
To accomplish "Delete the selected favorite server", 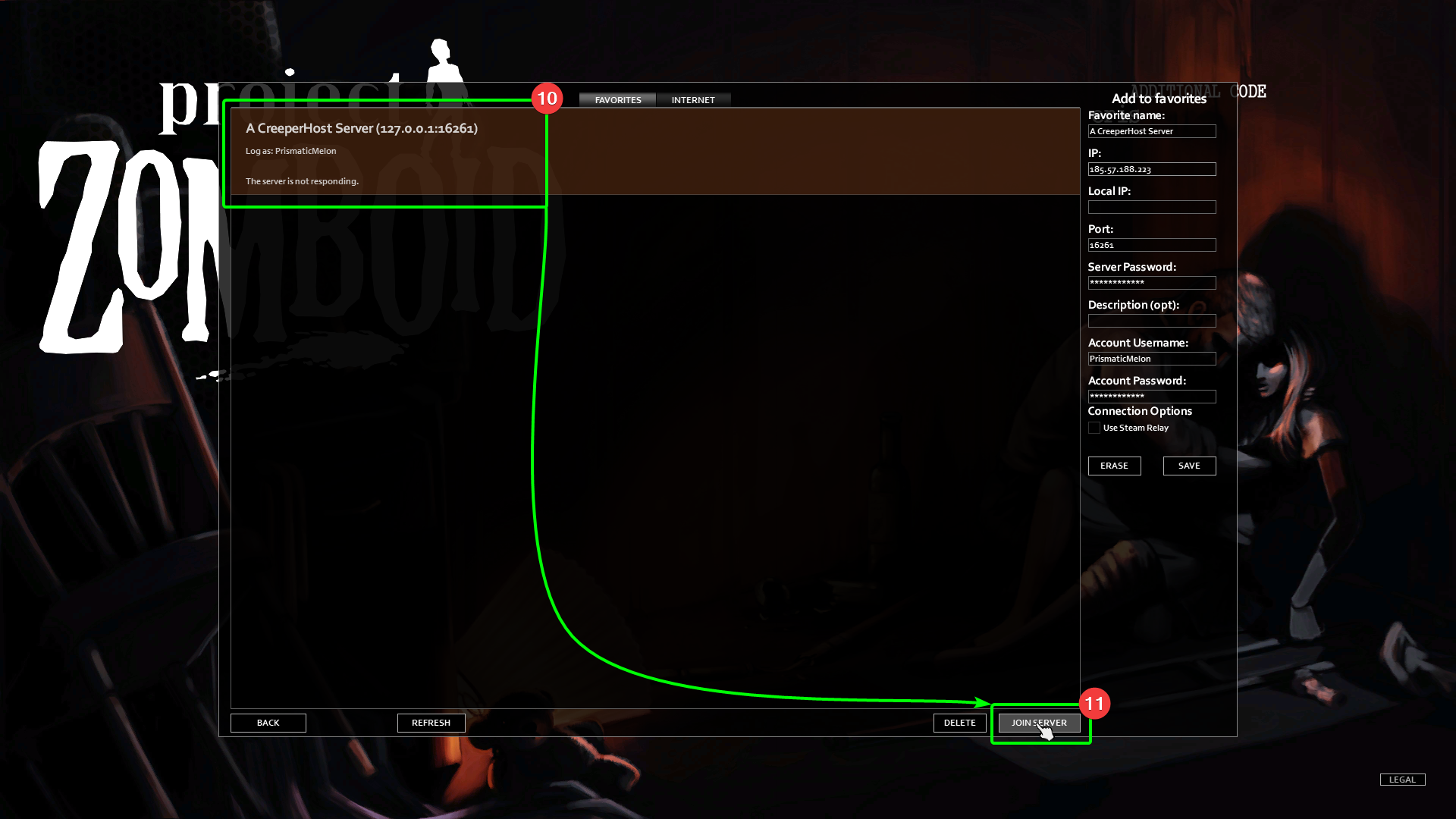I will [x=959, y=723].
